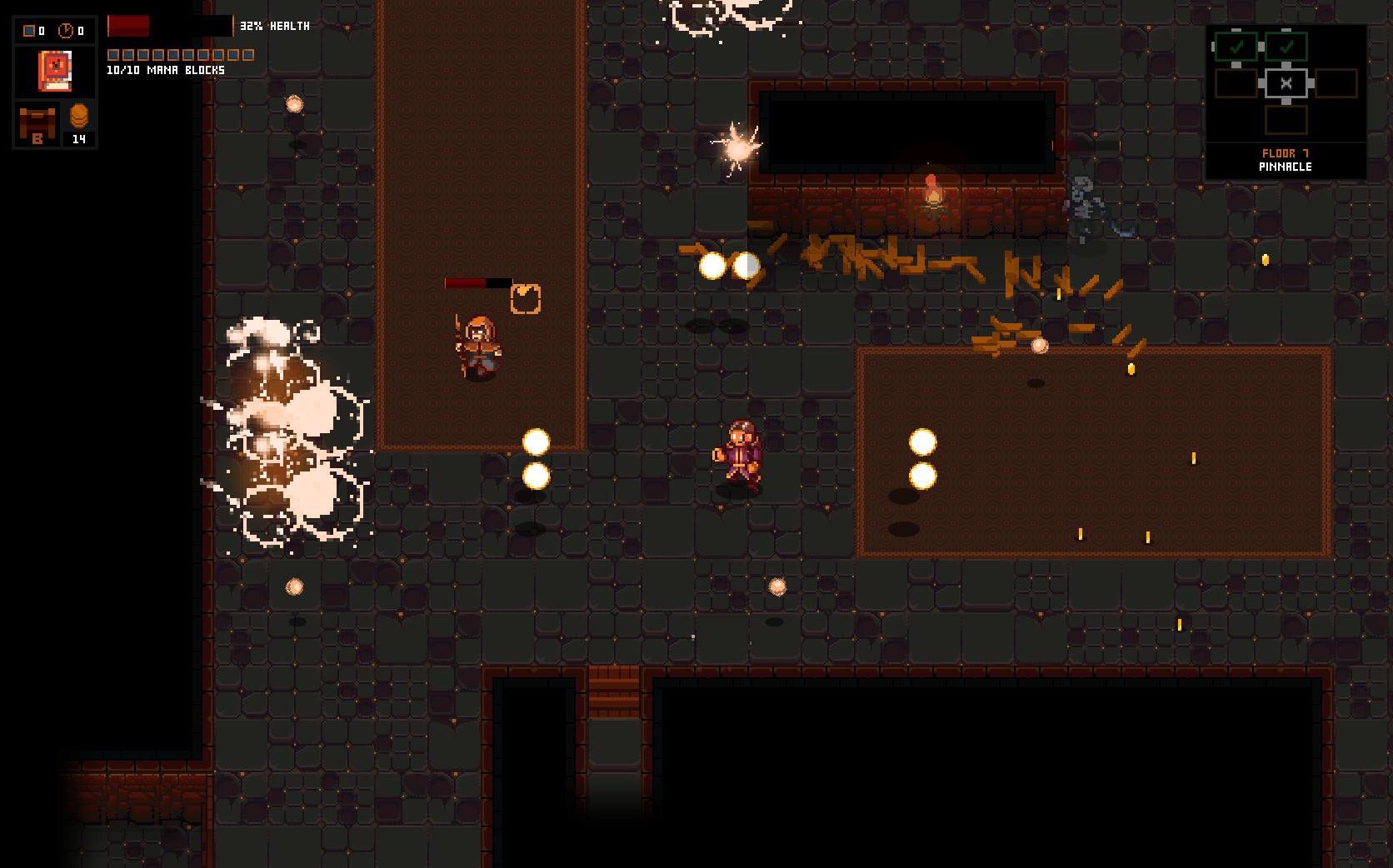This screenshot has width=1393, height=868.
Task: Click the unexplored room left of current position
Action: [x=1236, y=82]
